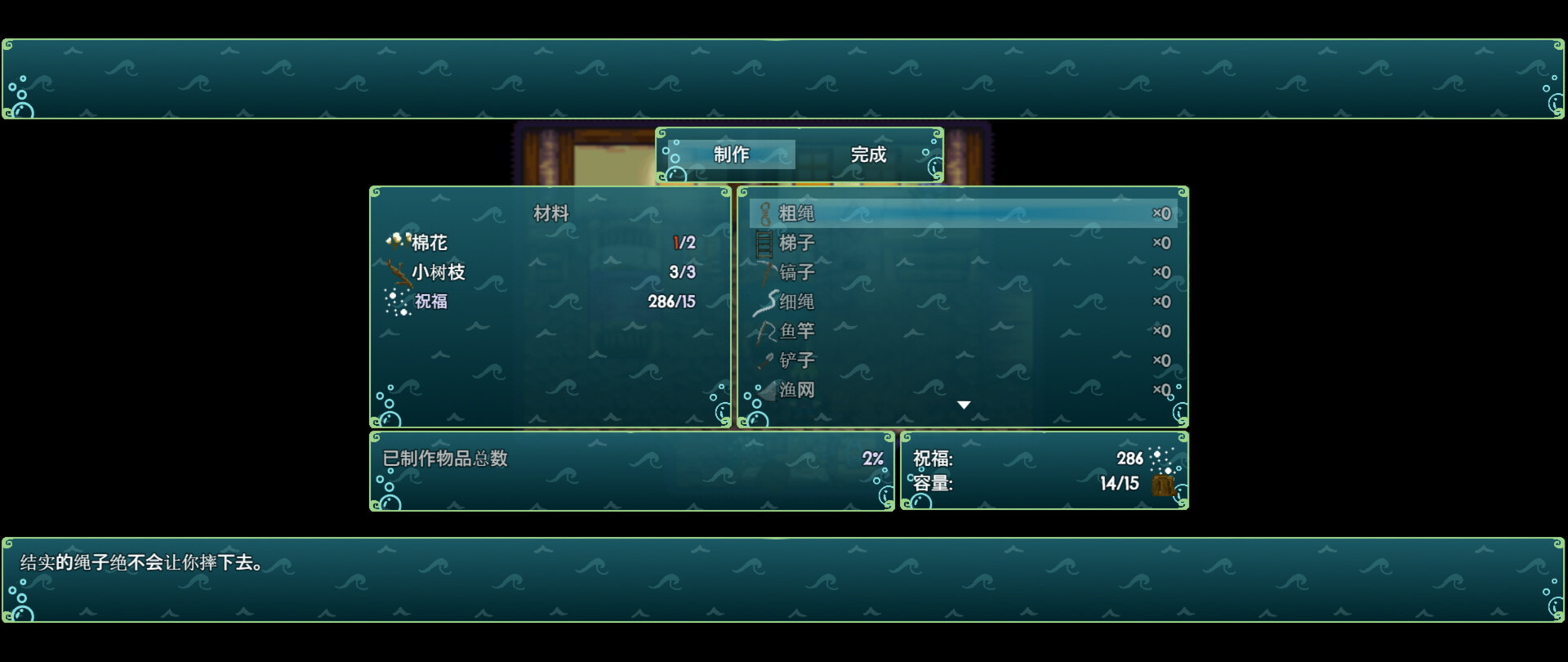Click the 祝福 blessing sparkle icon
The image size is (1568, 662).
397,302
